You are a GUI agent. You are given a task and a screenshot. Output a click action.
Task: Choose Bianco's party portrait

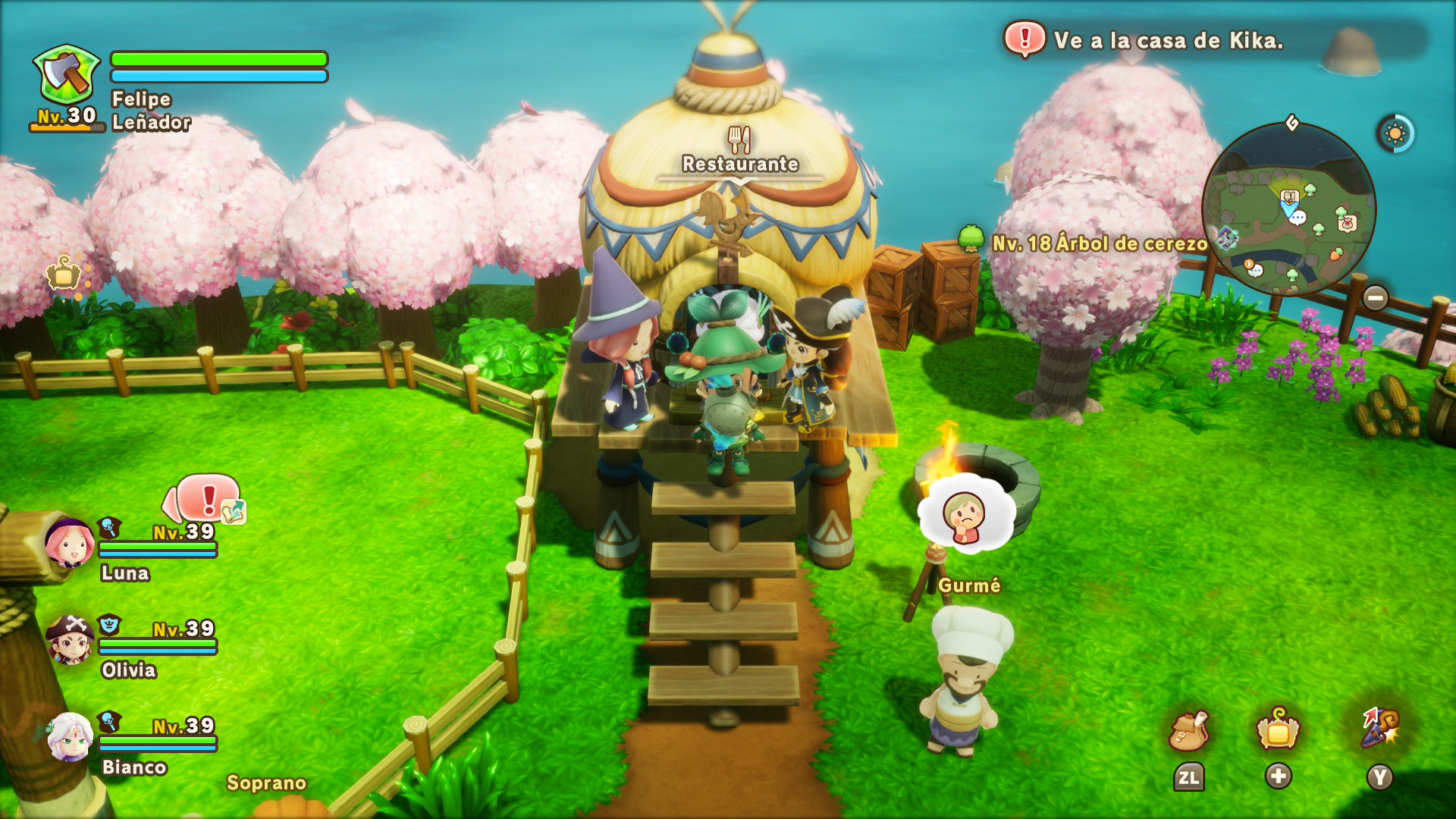[70, 736]
